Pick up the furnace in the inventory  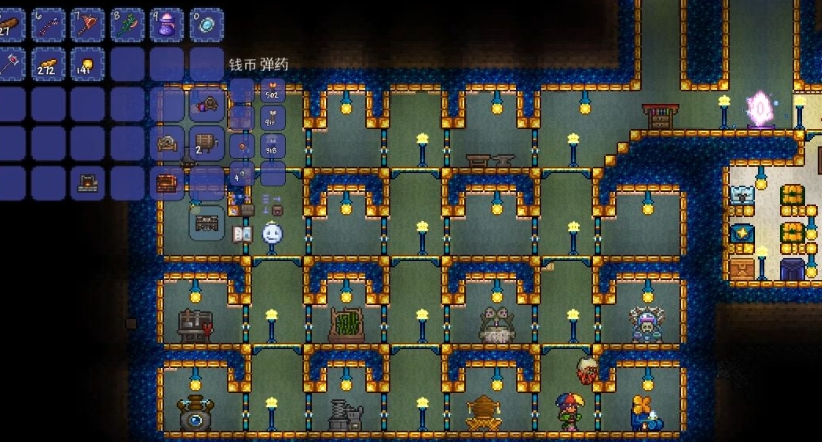tap(87, 183)
